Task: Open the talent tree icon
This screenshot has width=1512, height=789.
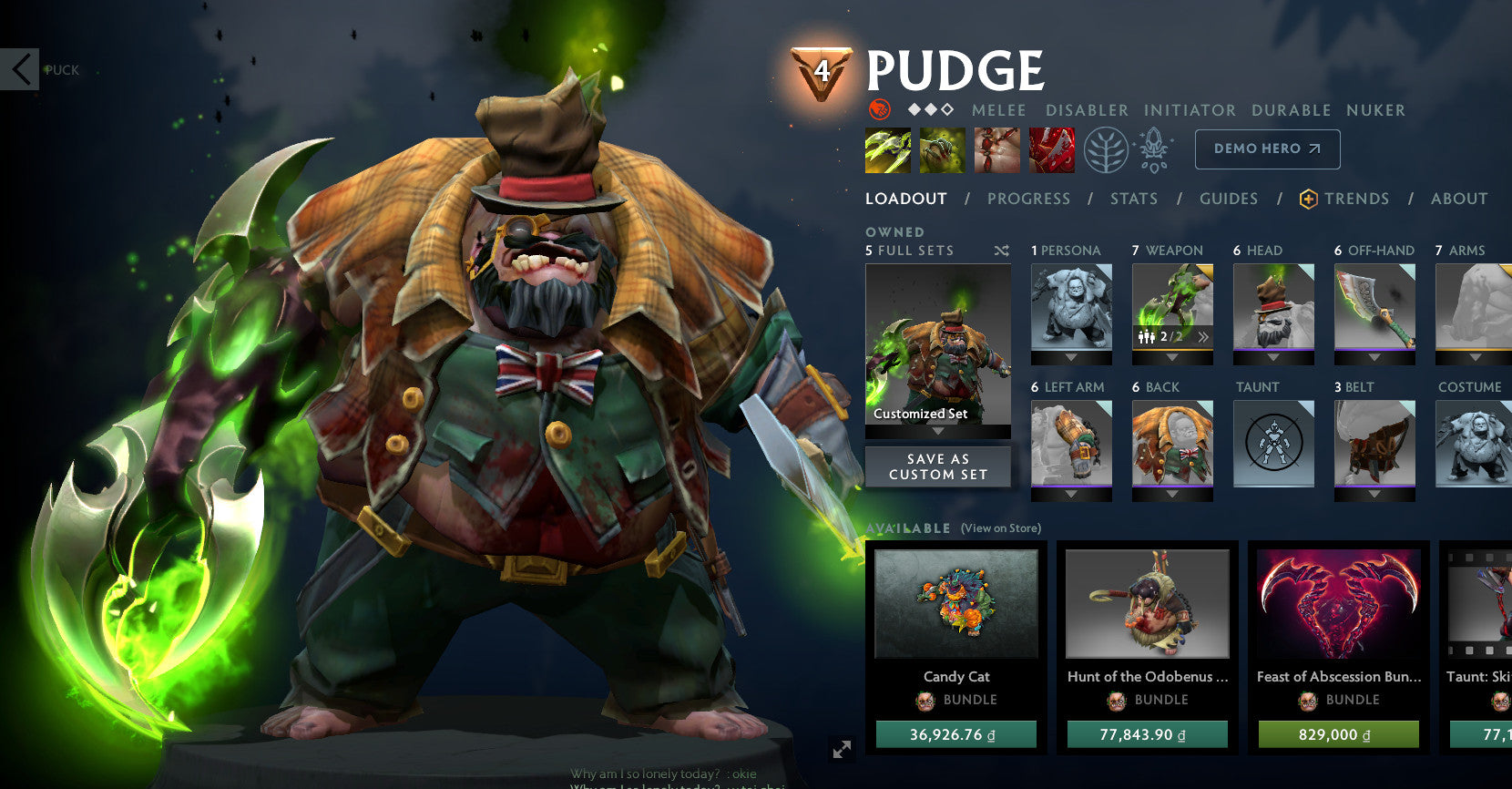Action: (x=1105, y=150)
